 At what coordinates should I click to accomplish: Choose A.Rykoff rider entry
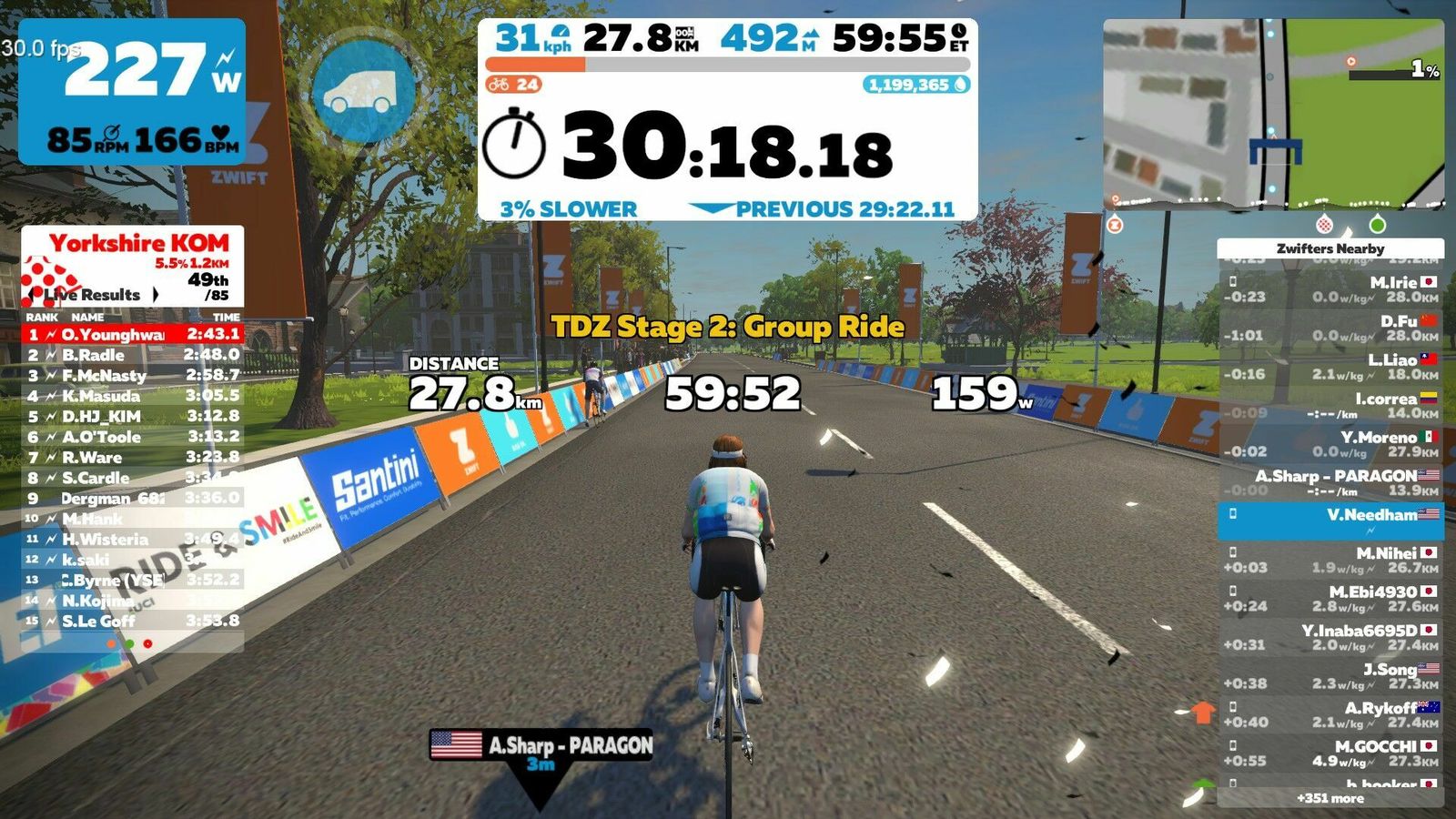click(1330, 714)
